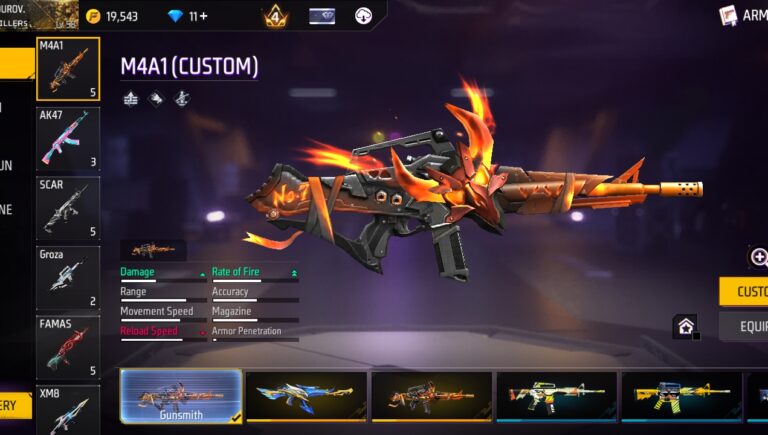Select the M4A1 weapon in the list
The height and width of the screenshot is (435, 768).
[x=68, y=69]
